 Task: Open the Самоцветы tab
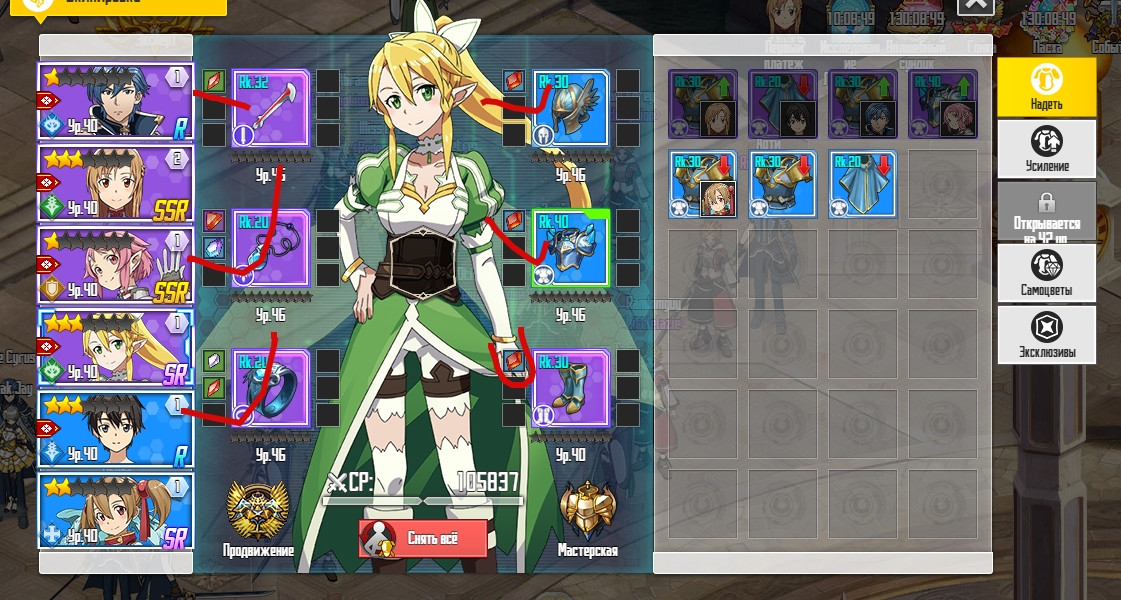[x=1046, y=272]
